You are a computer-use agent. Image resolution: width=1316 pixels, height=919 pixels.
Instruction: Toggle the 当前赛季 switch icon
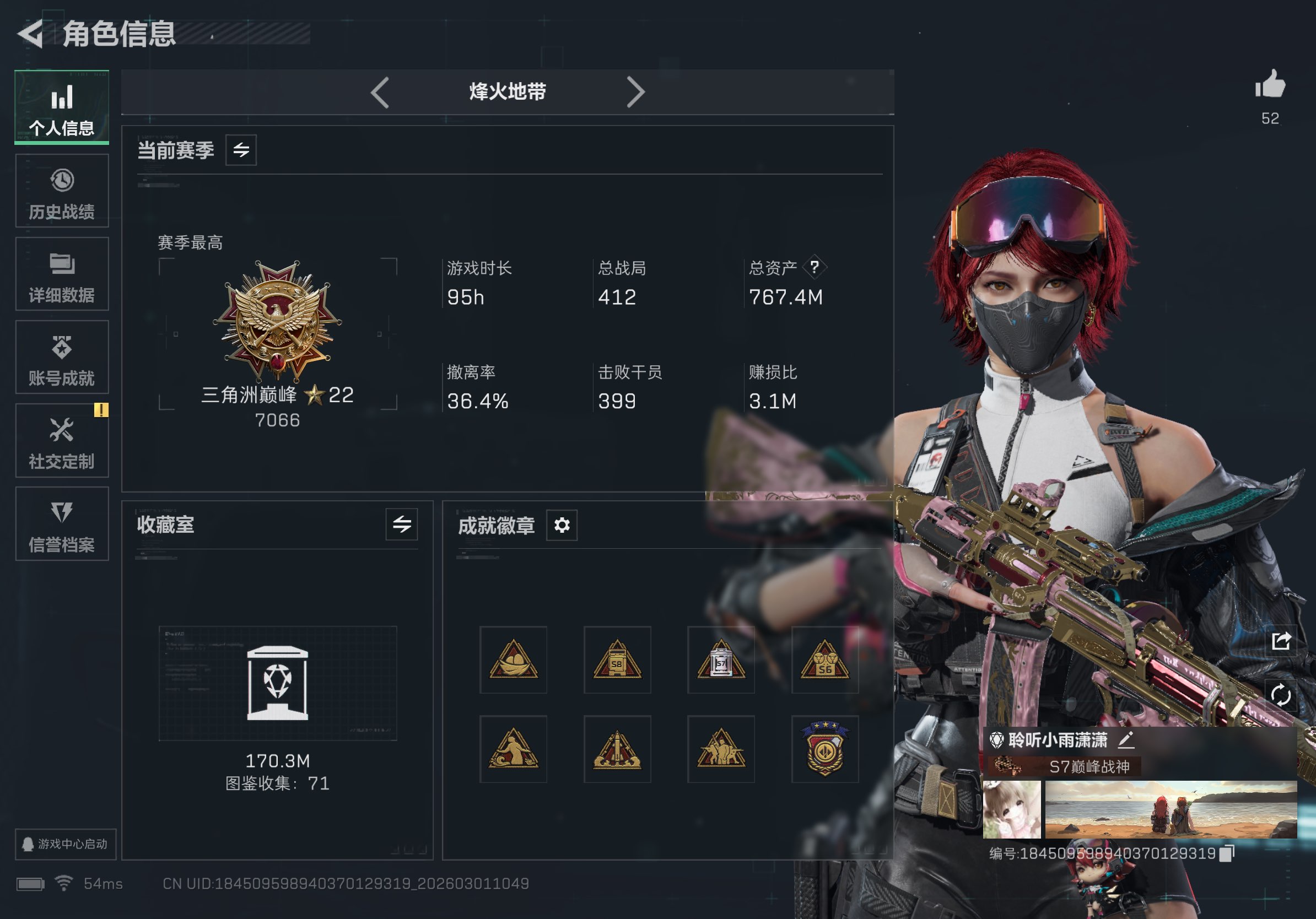click(x=241, y=150)
